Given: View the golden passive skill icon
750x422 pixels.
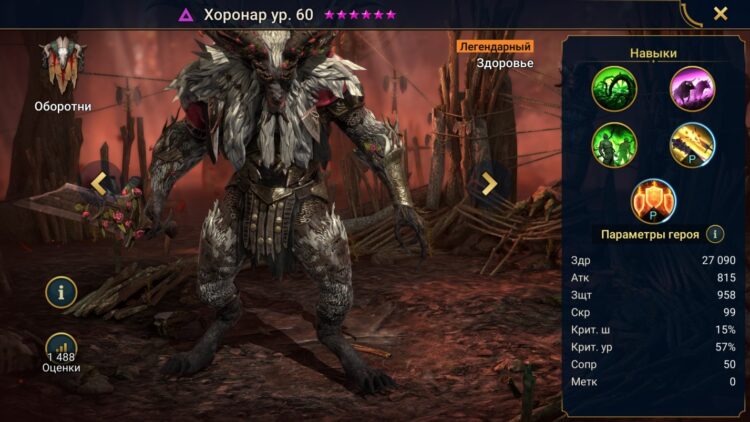Looking at the screenshot, I should click(692, 144).
